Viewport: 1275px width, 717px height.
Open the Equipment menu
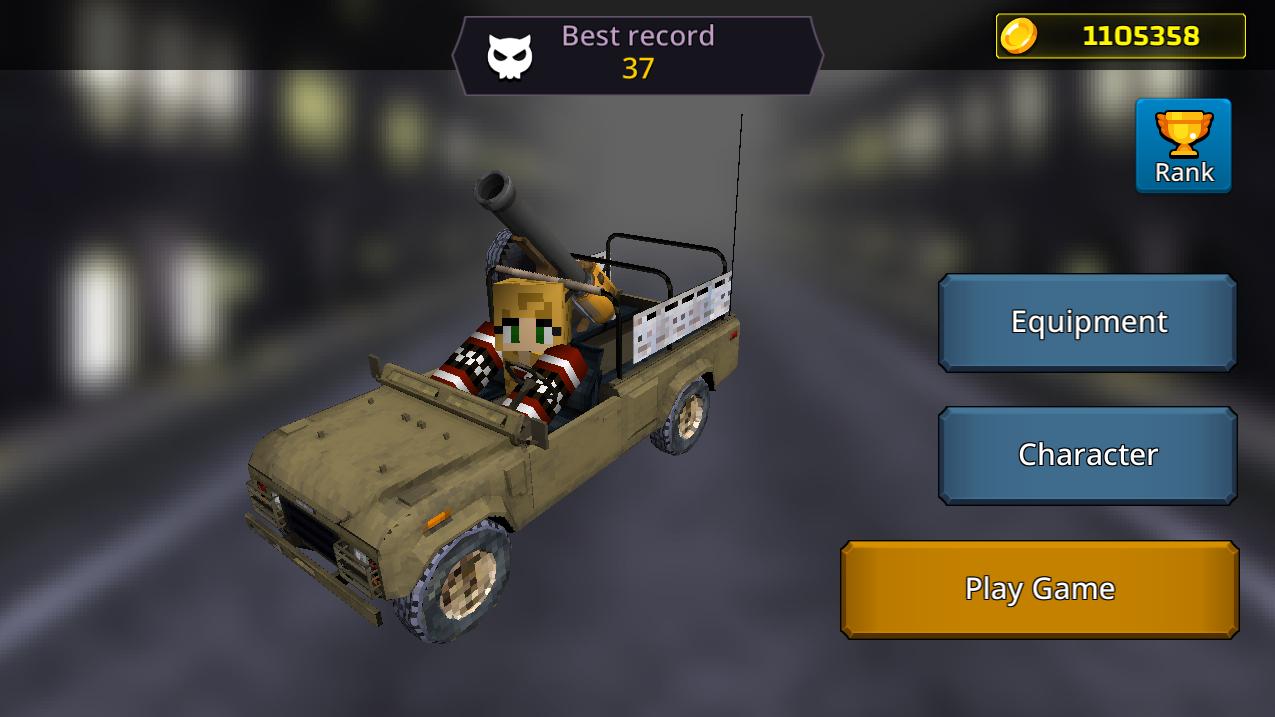[1088, 322]
